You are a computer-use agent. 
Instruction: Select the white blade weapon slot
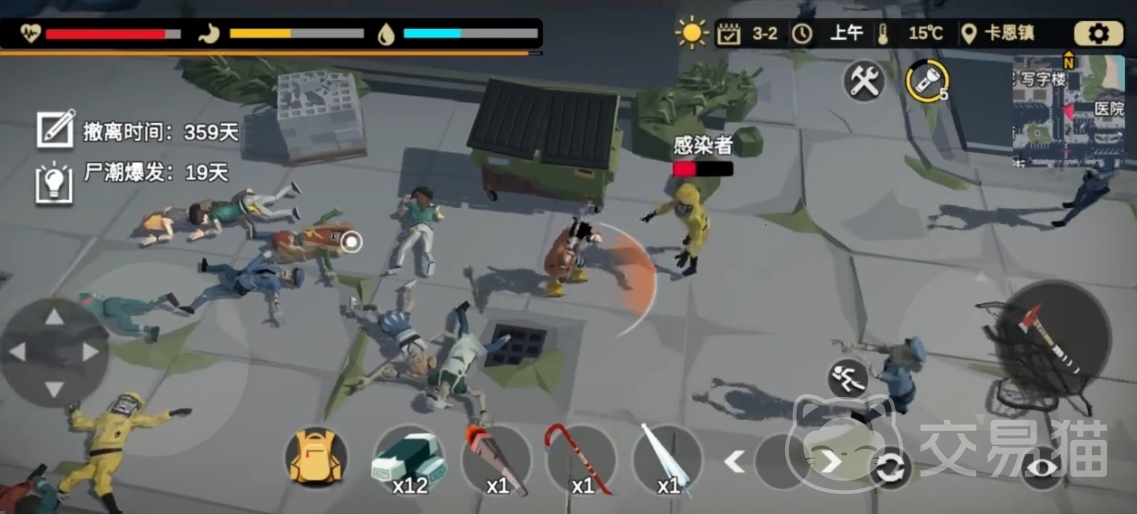tap(667, 460)
